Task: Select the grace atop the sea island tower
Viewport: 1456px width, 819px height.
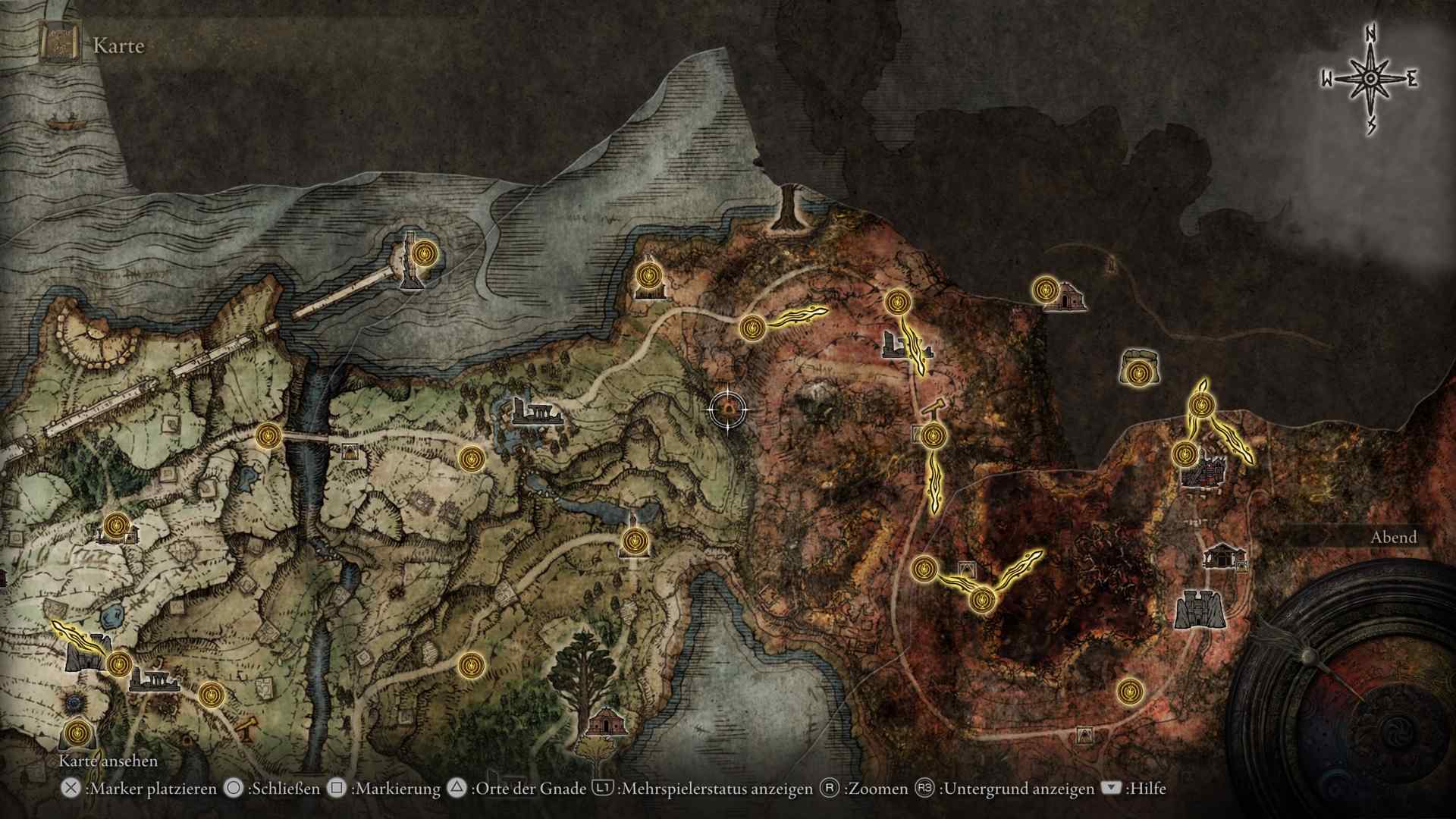Action: coord(425,252)
